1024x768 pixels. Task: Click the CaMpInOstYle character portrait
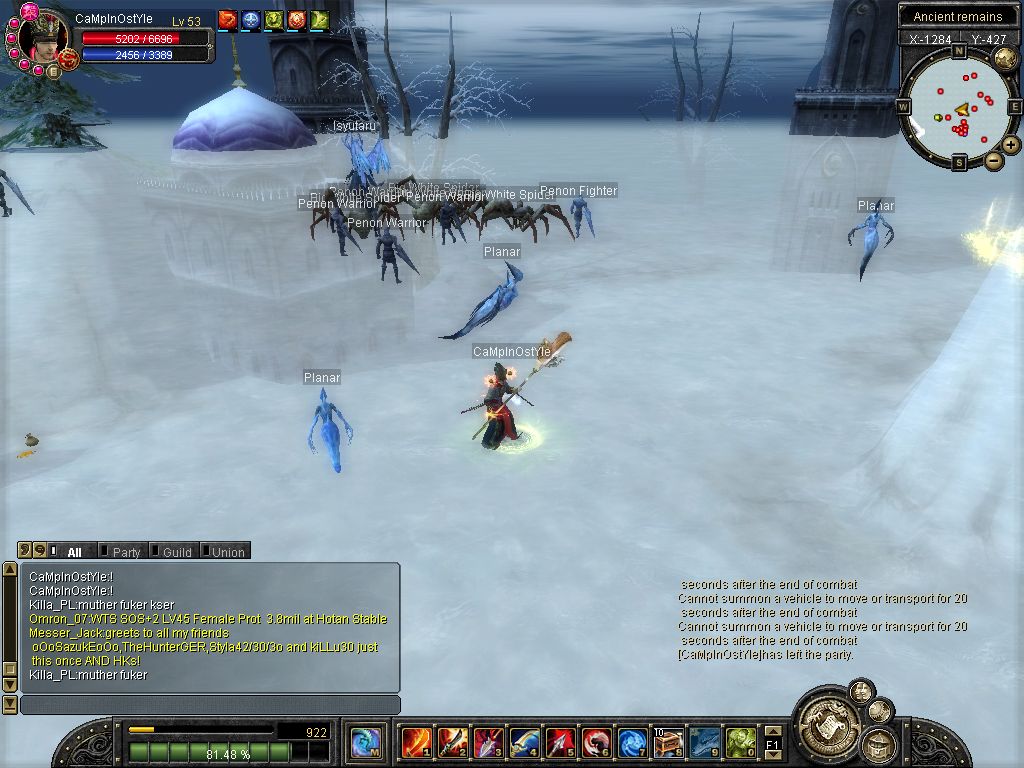click(42, 38)
